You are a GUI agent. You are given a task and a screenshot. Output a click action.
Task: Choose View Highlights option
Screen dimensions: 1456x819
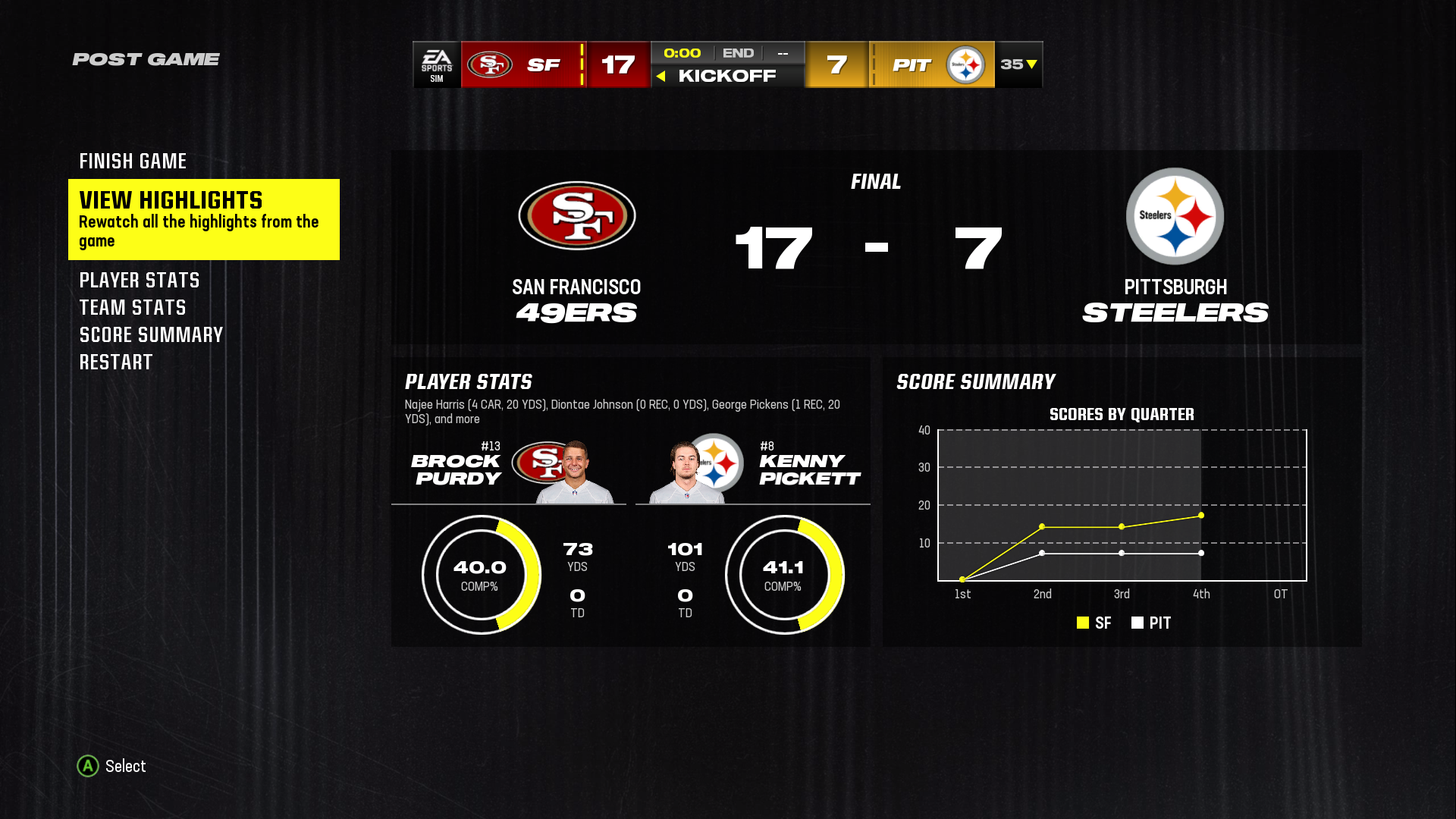[203, 219]
